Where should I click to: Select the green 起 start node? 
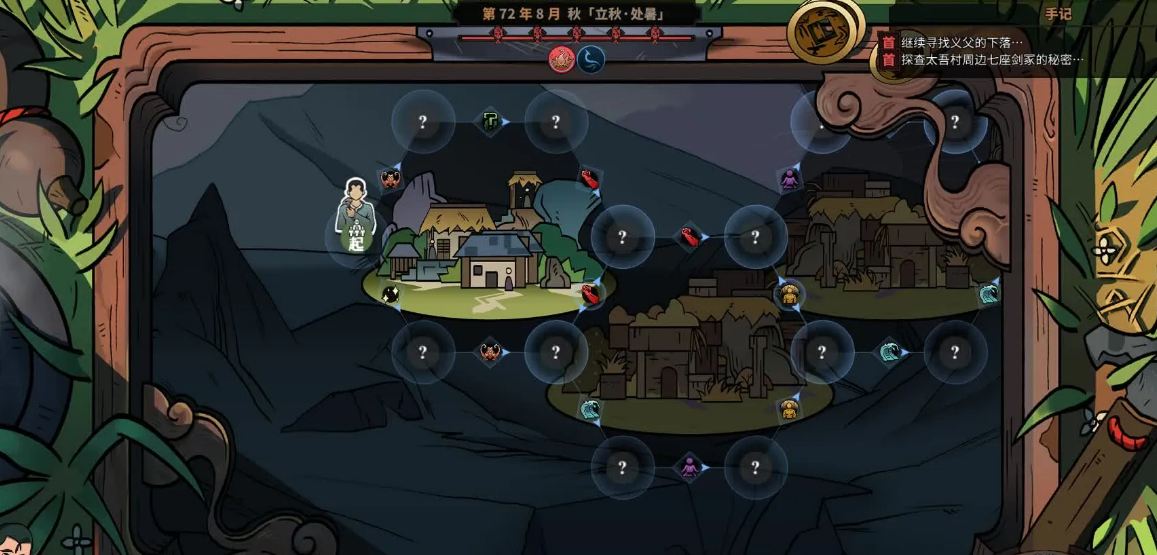(x=355, y=240)
